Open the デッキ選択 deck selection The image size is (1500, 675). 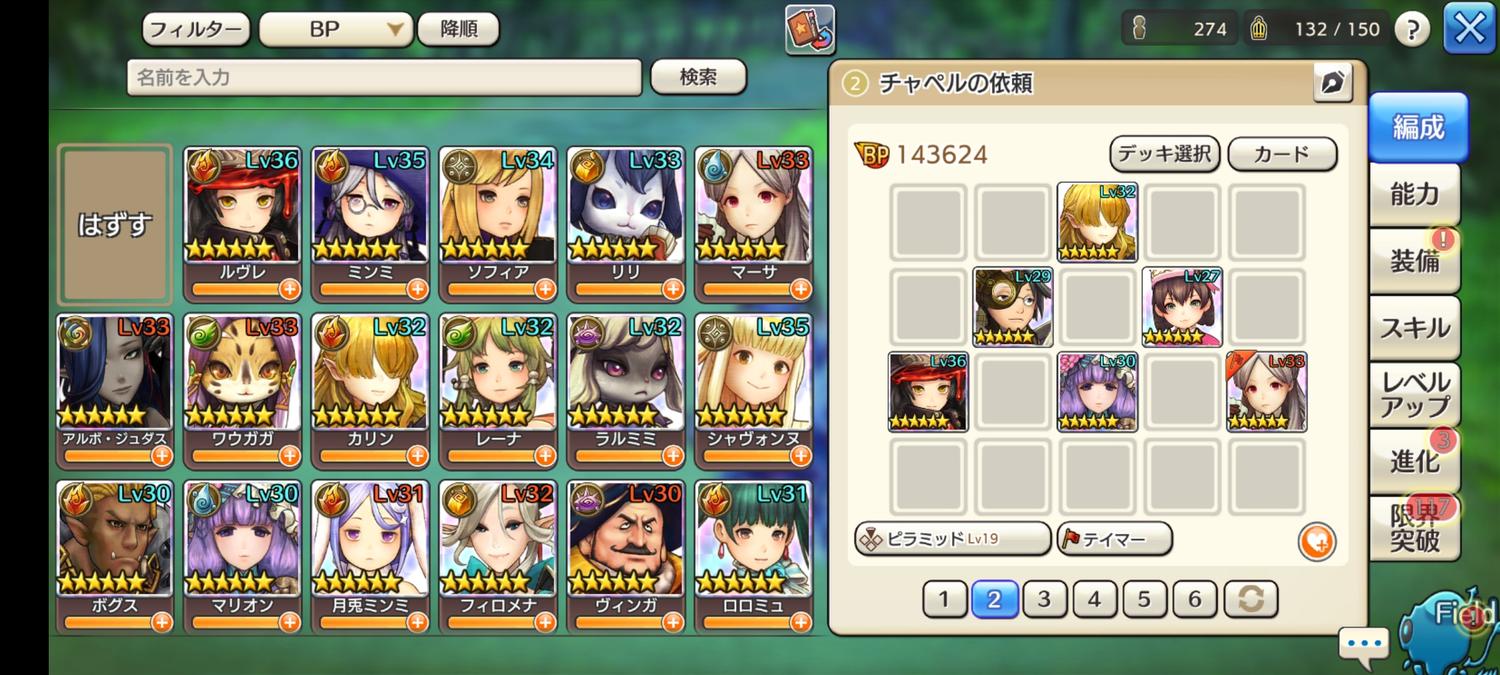click(1164, 154)
